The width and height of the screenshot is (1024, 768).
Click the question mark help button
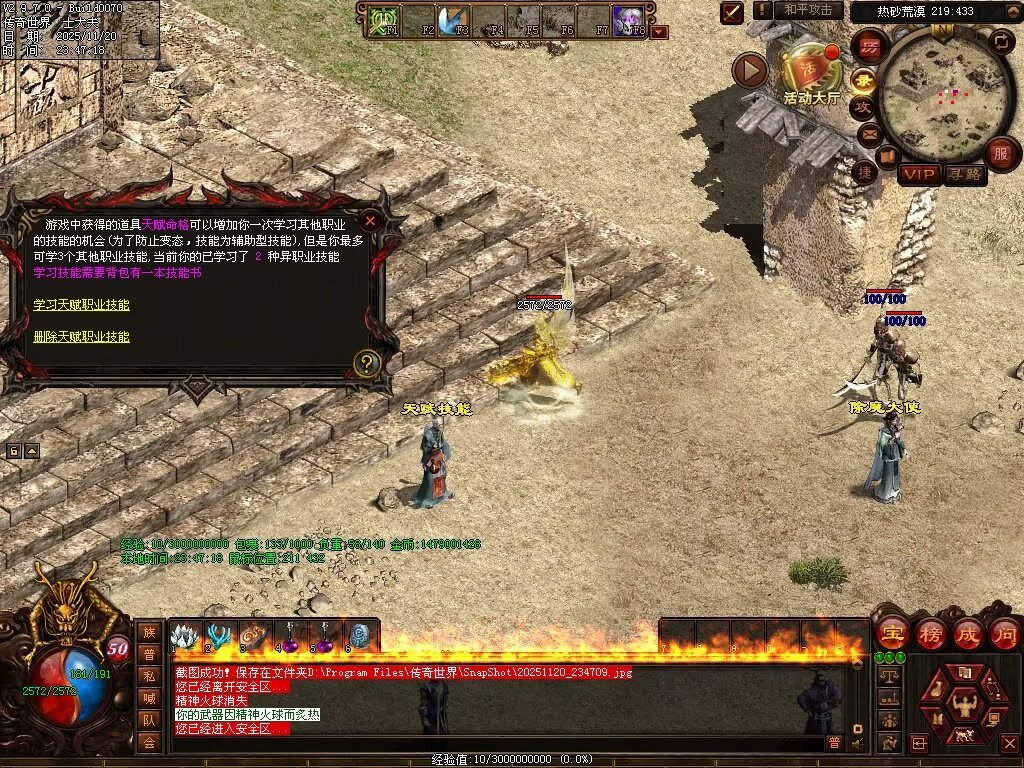[367, 363]
